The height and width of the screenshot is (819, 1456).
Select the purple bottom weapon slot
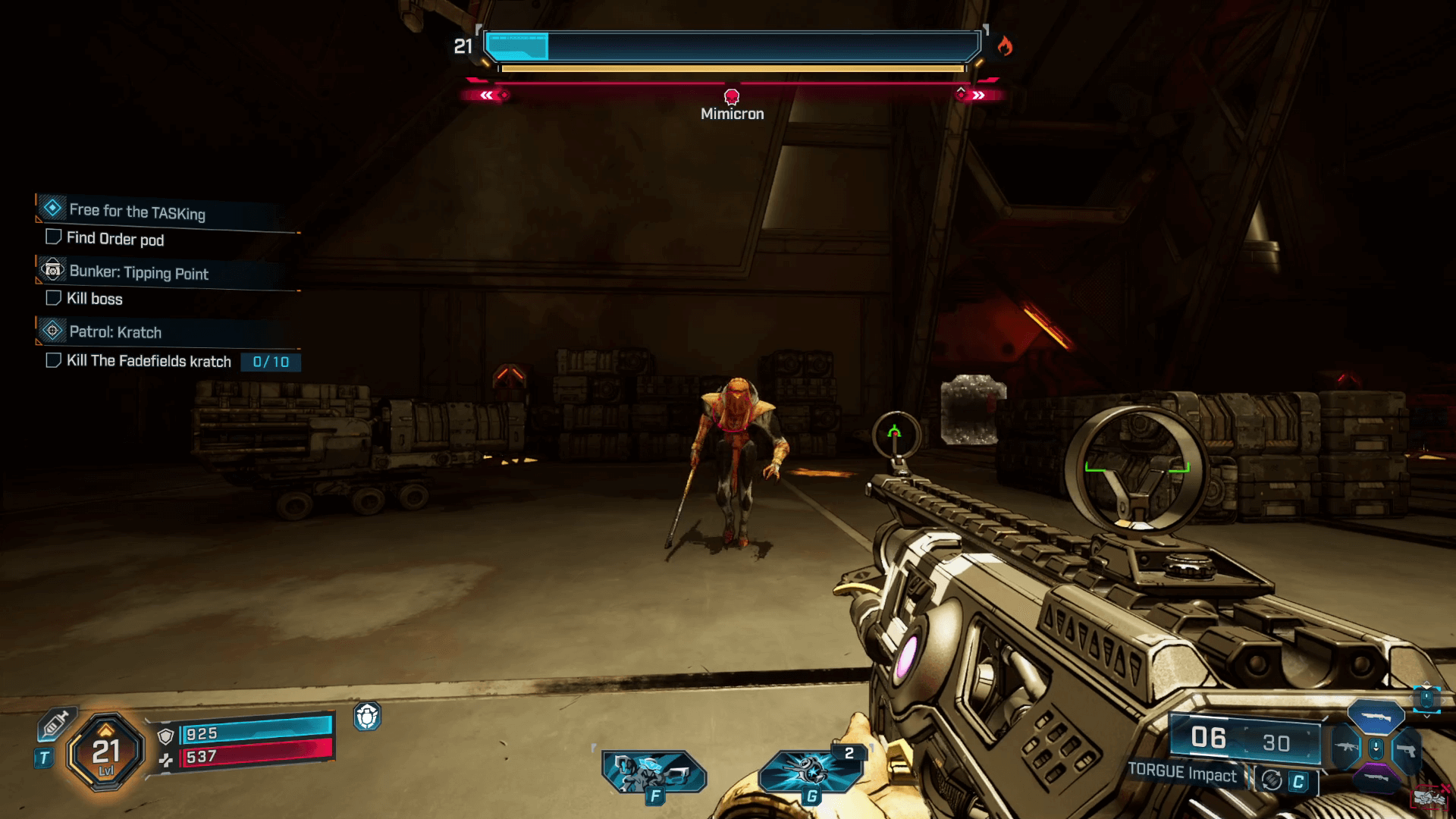(x=1376, y=778)
